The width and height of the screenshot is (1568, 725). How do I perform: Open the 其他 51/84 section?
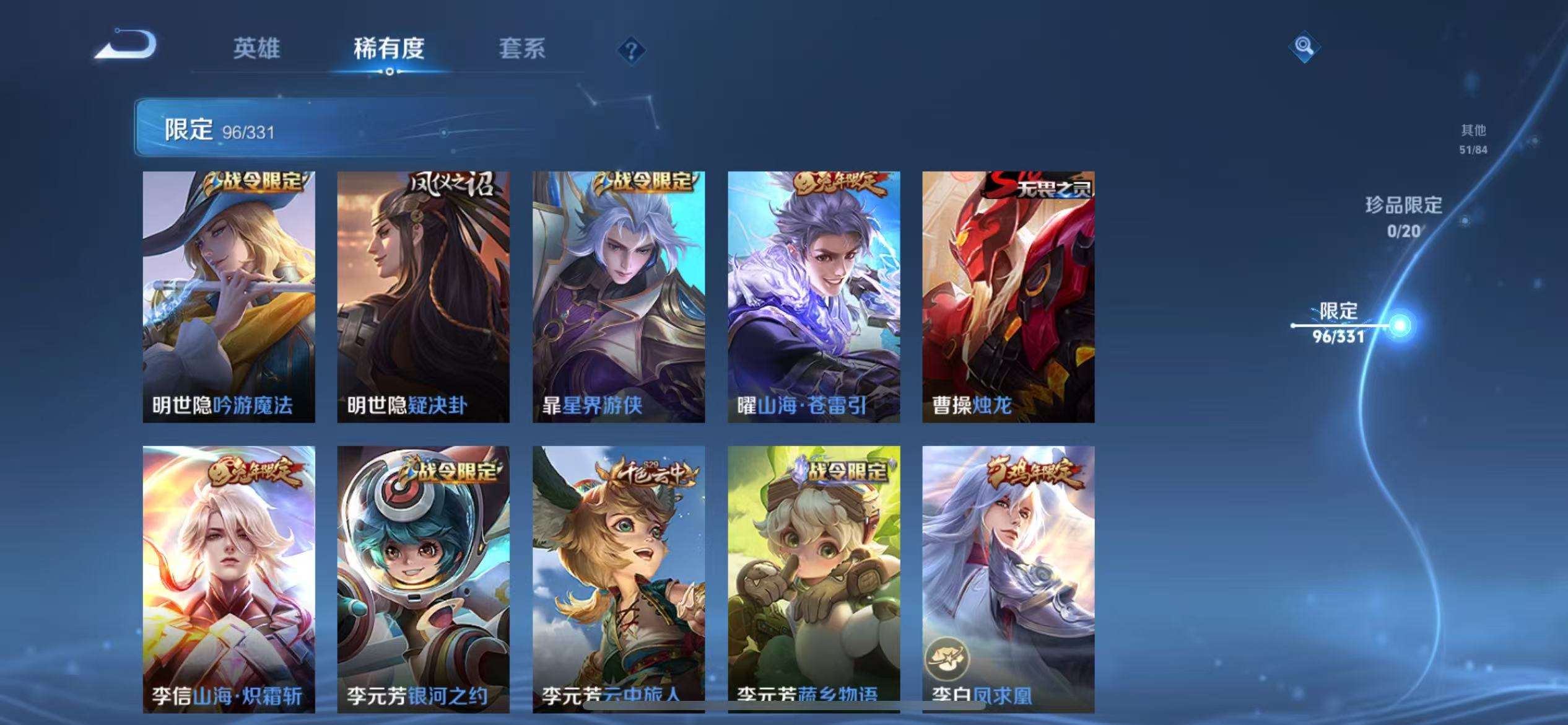point(1474,138)
